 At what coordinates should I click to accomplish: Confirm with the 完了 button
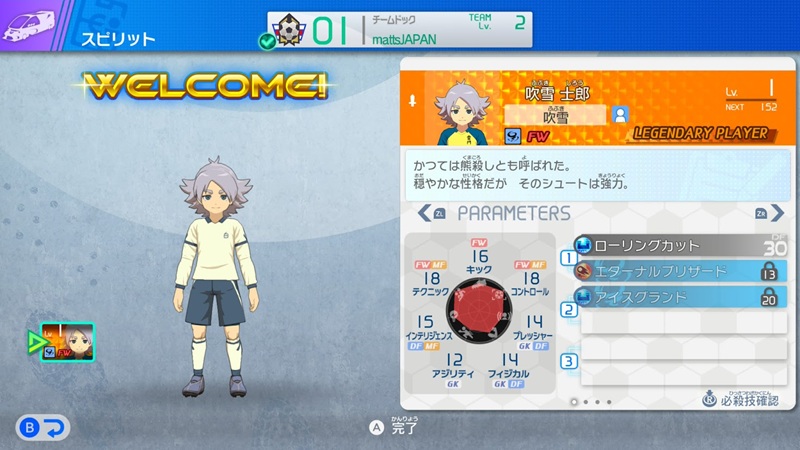pyautogui.click(x=395, y=428)
